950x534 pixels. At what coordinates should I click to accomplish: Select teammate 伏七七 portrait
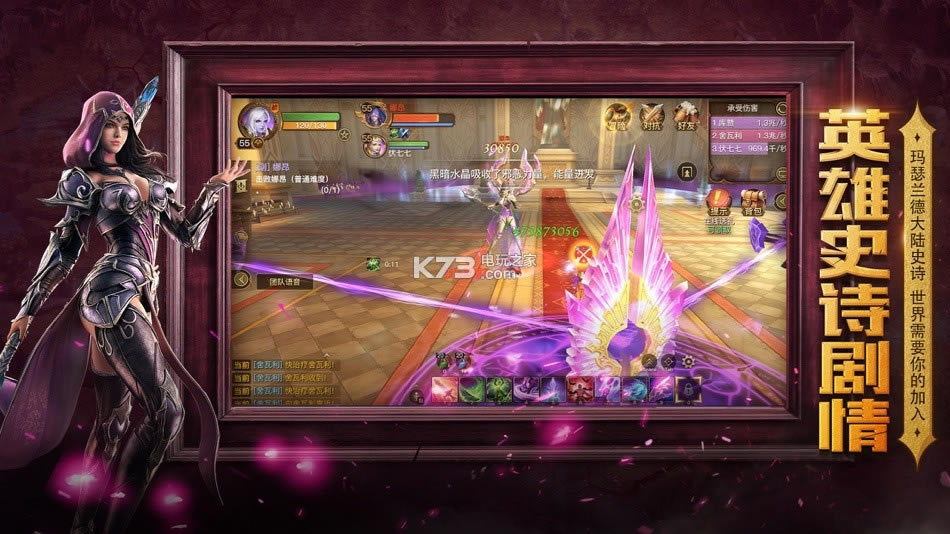point(375,146)
